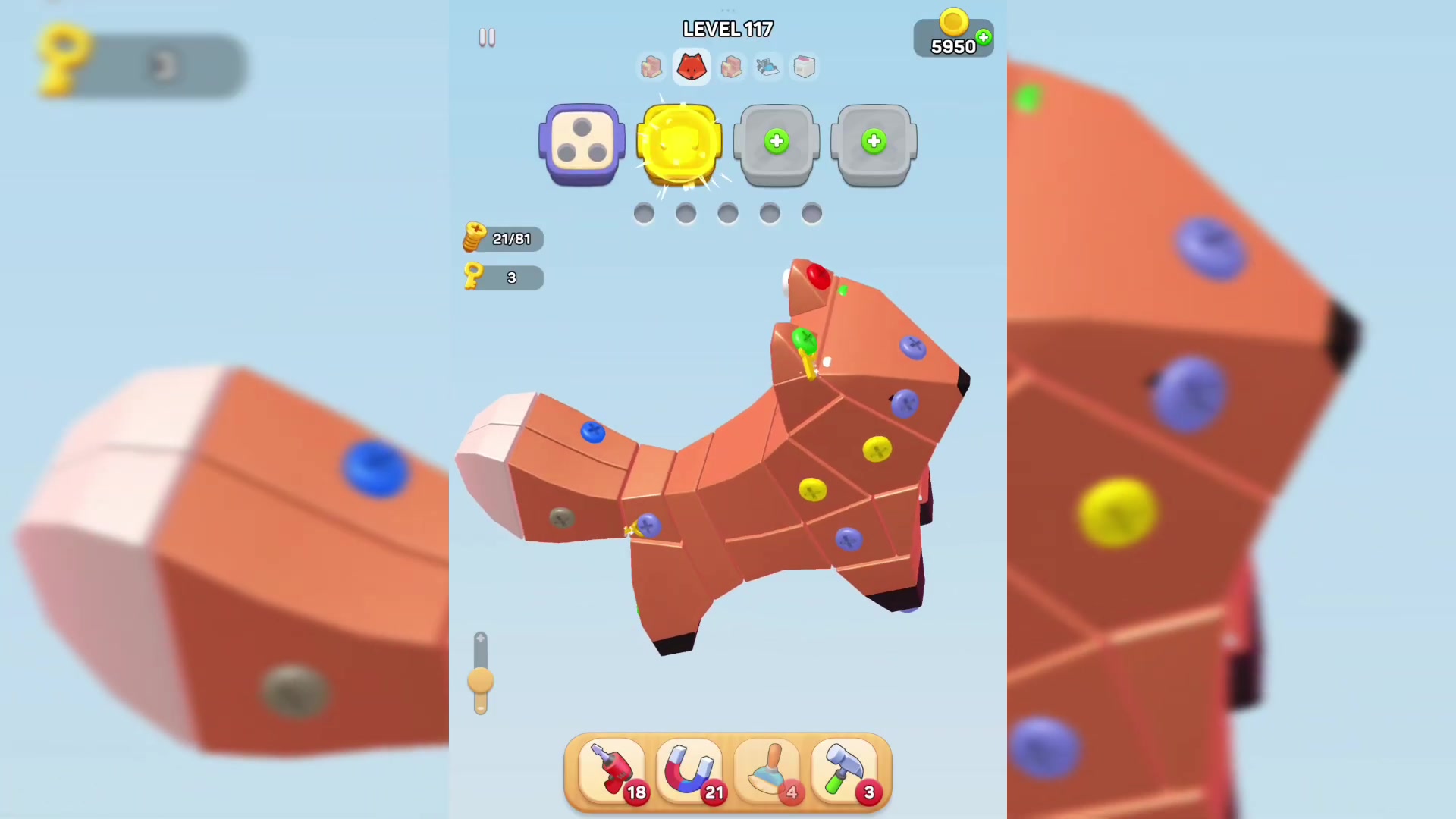1456x819 pixels.
Task: Select the first pink figure thumbnail
Action: [x=653, y=67]
